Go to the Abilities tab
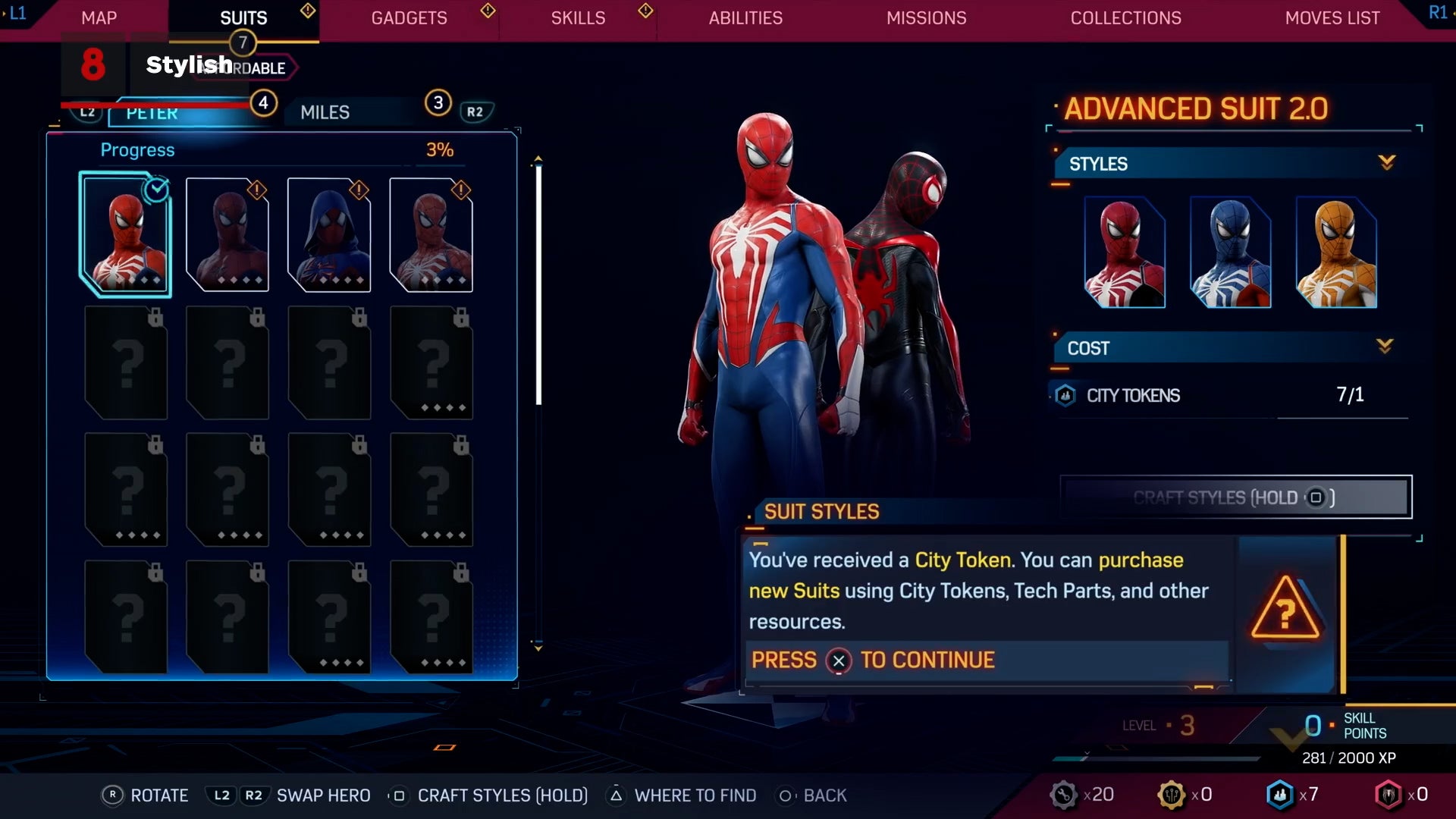Screen dimensions: 1456x819 pyautogui.click(x=745, y=18)
